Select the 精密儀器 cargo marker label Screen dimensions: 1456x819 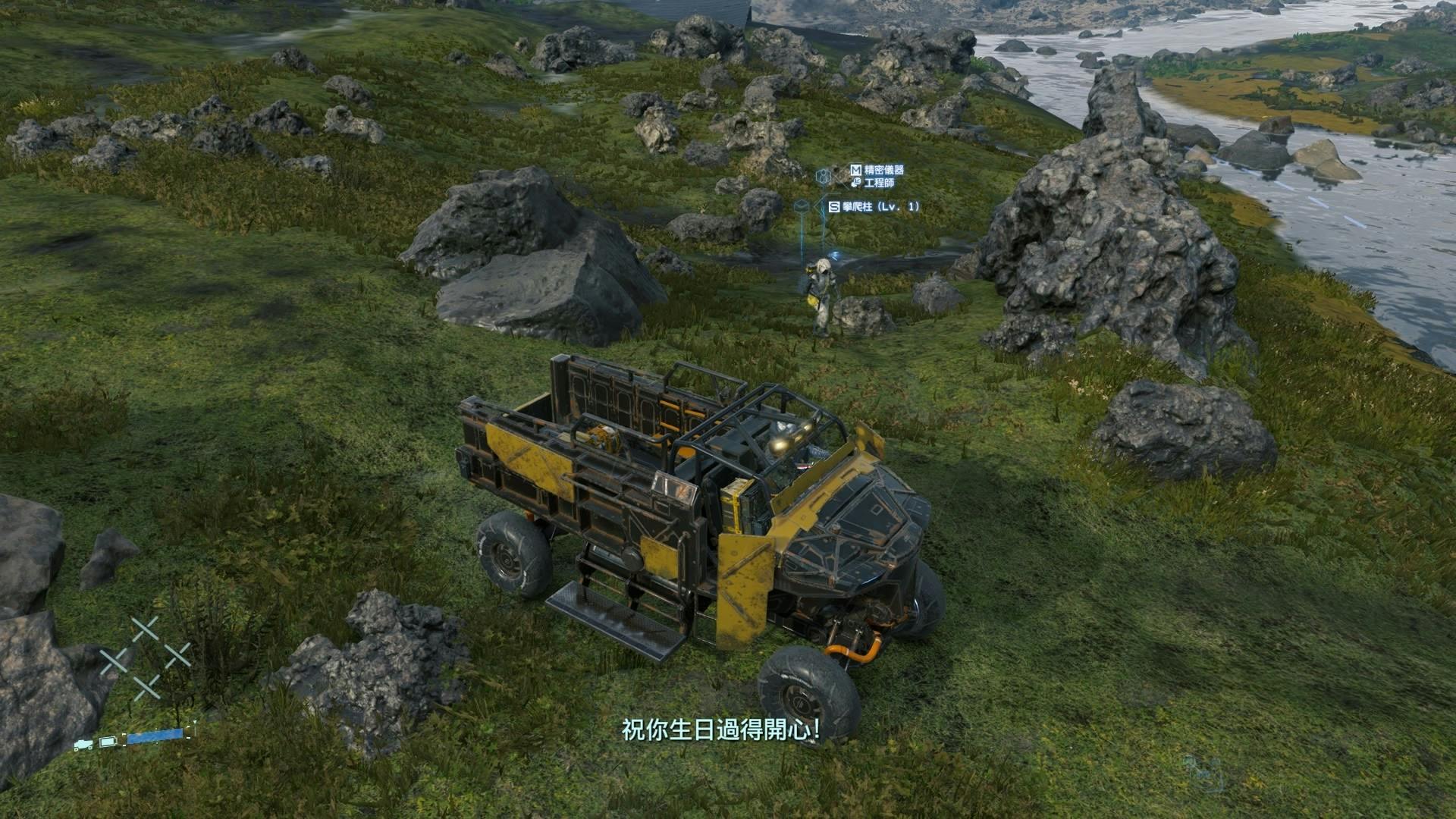click(x=883, y=171)
